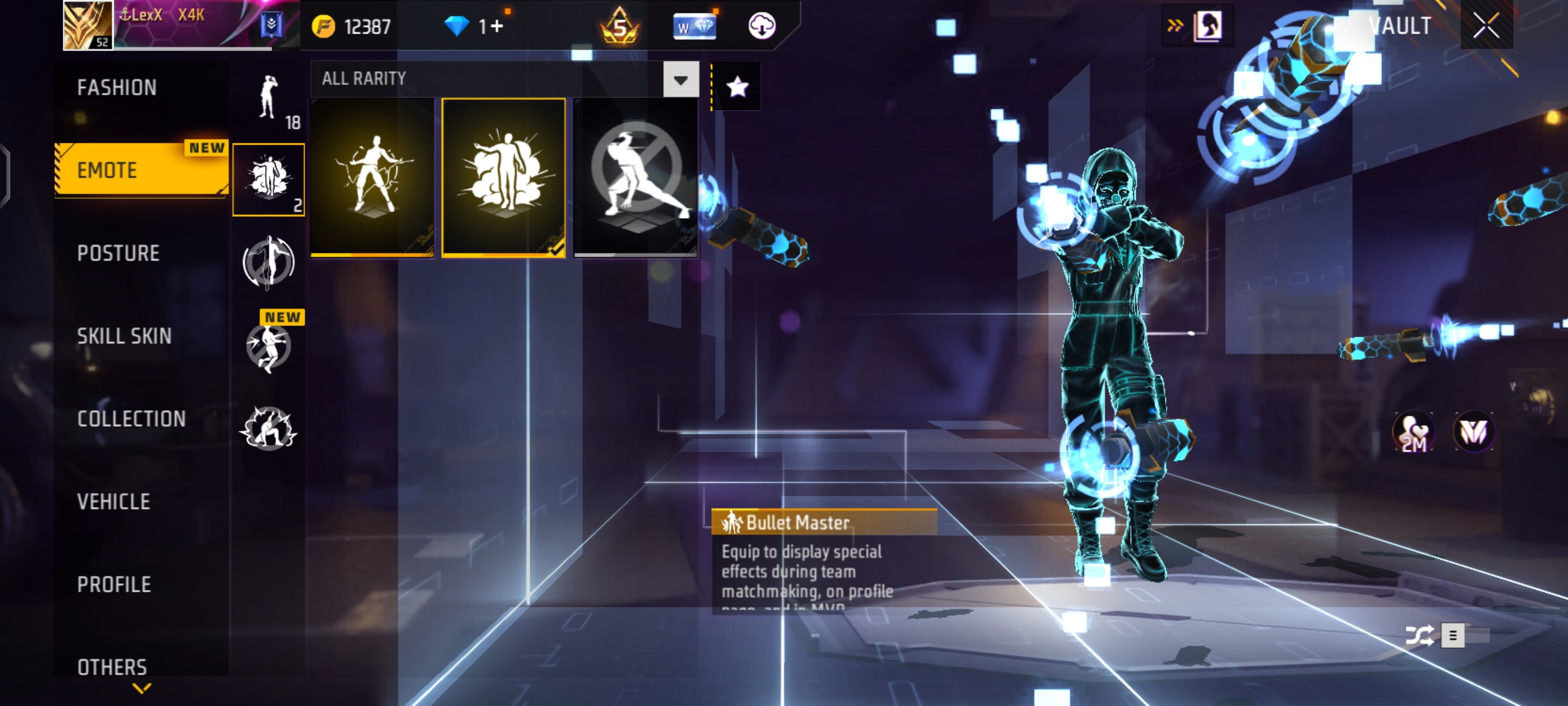Open the Profile category
The width and height of the screenshot is (1568, 706).
[x=114, y=585]
